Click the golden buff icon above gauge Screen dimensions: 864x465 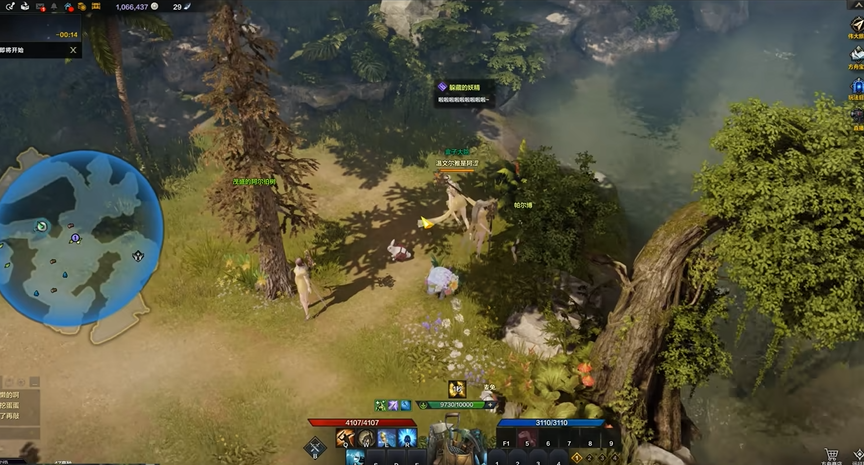(x=457, y=389)
